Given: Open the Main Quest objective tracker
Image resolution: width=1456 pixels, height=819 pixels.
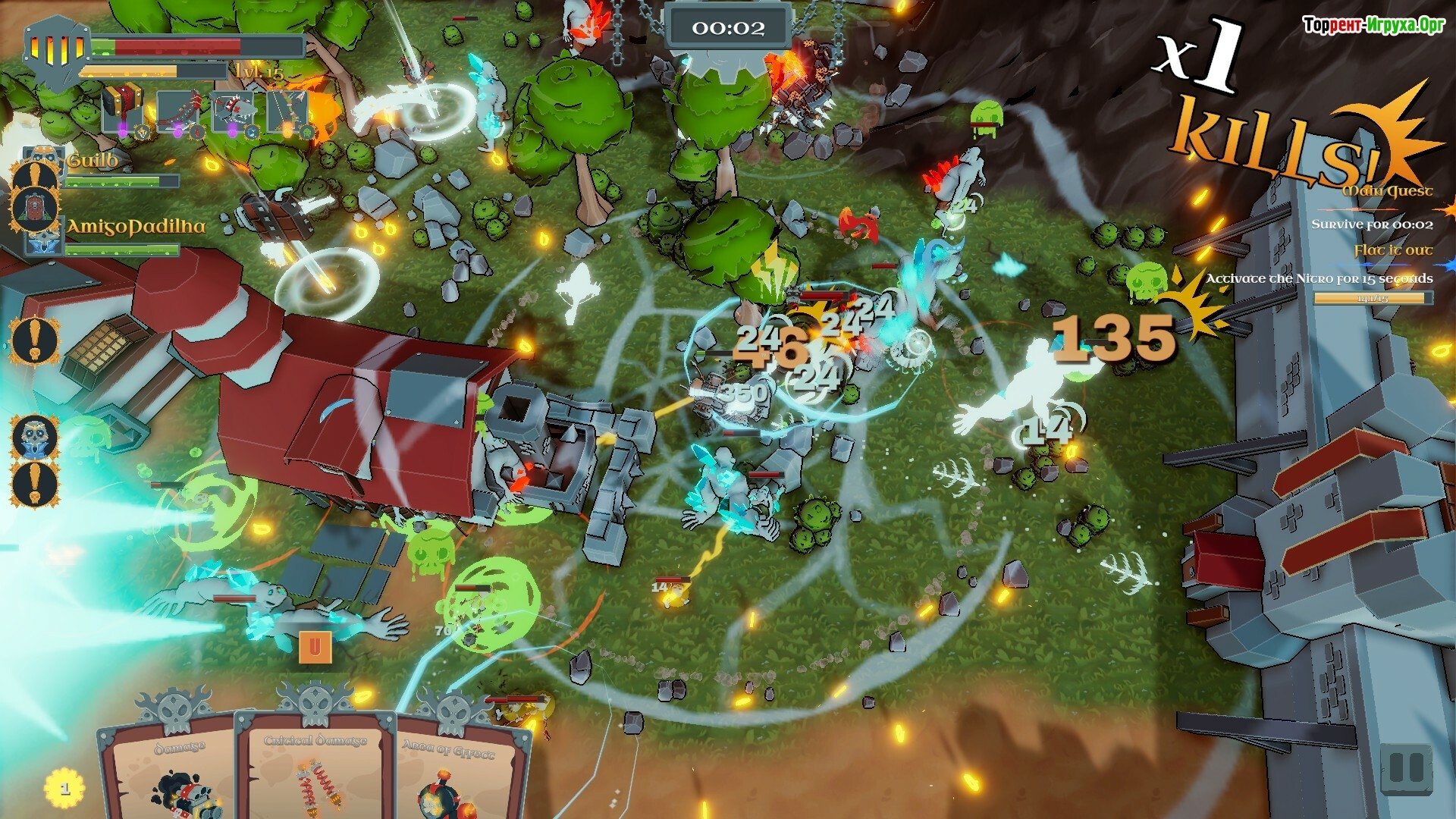Looking at the screenshot, I should 1388,190.
